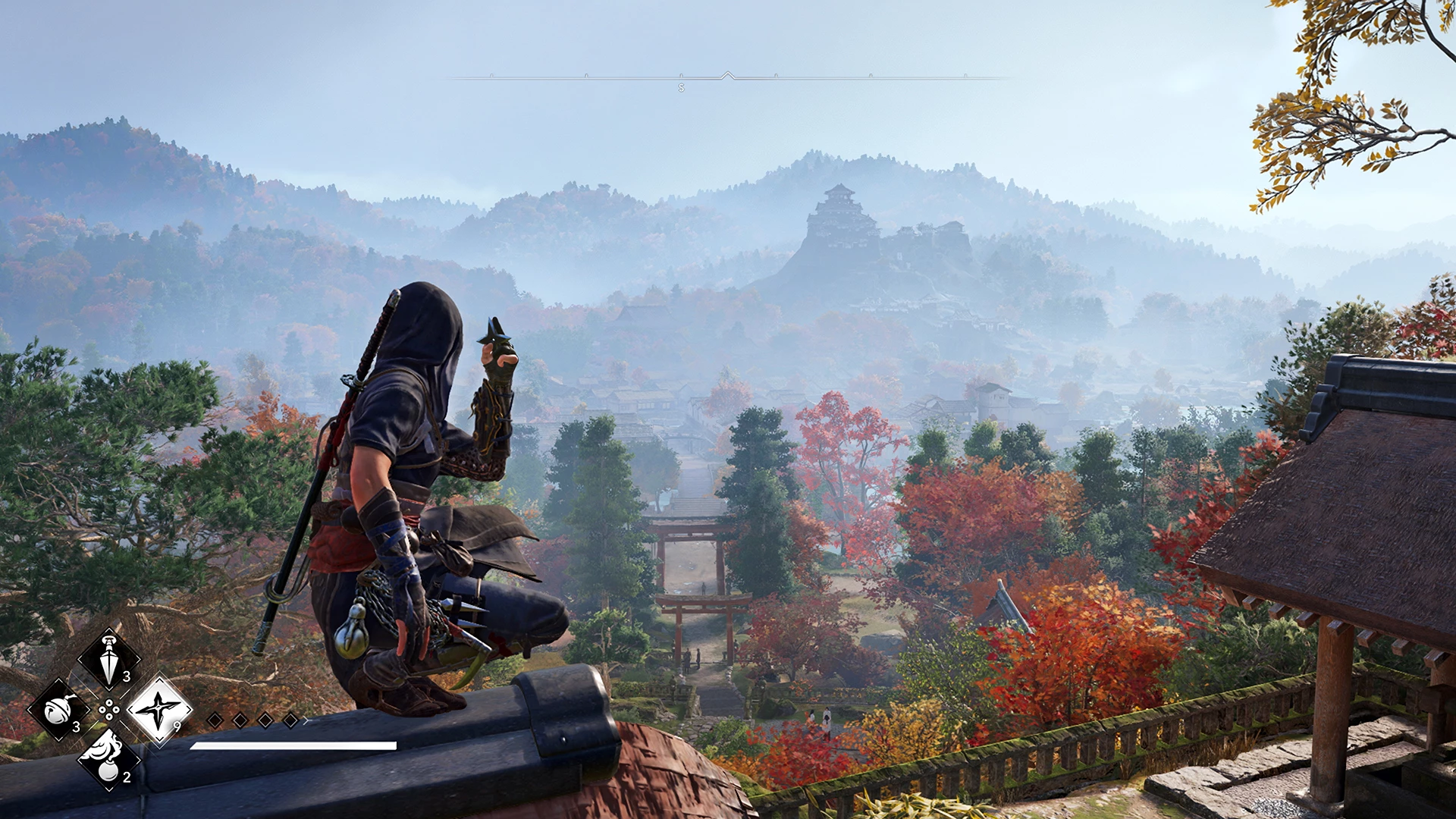Click the third empty diamond tool slot

coord(265,720)
